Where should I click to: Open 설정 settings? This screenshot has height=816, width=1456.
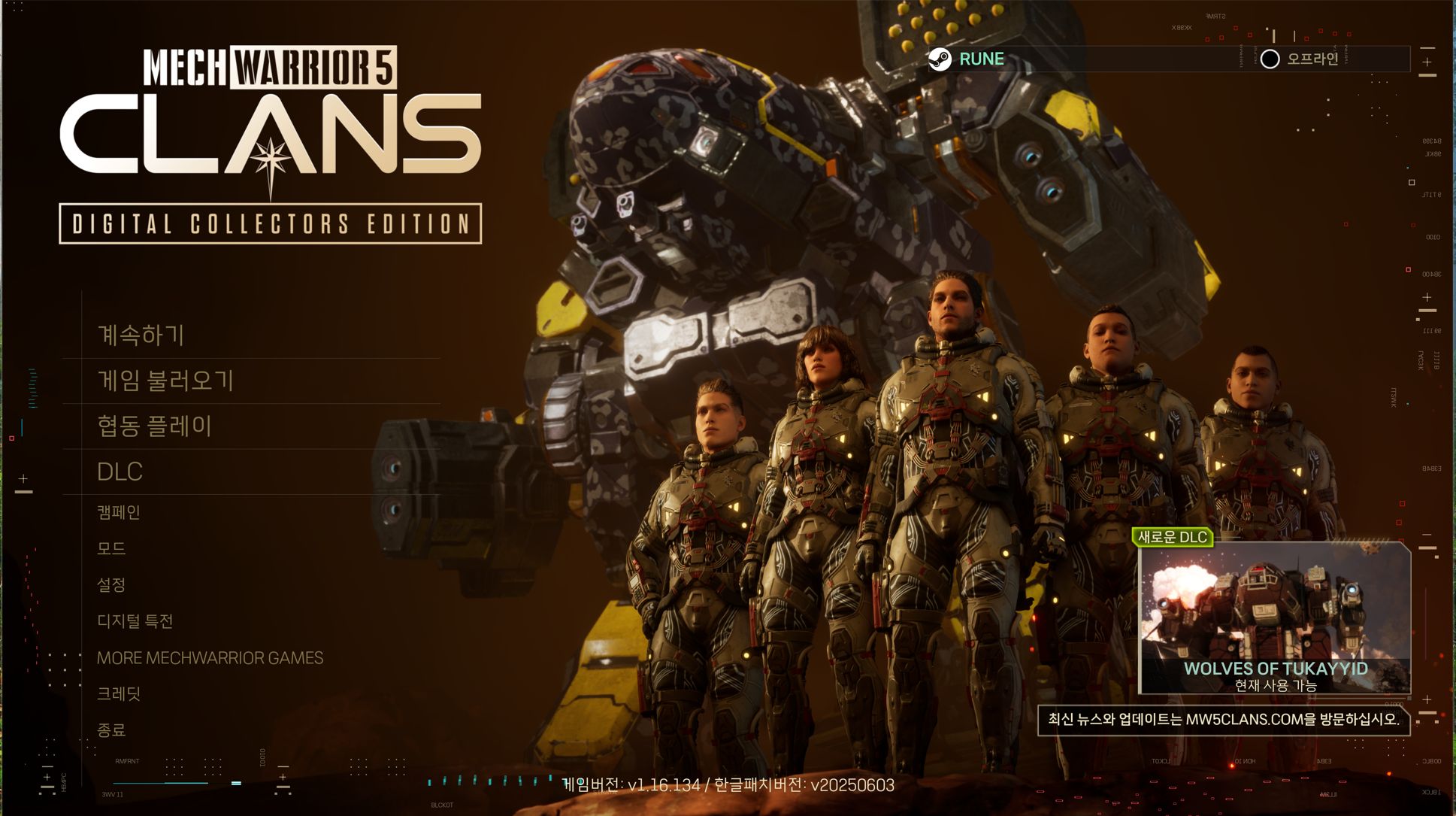(x=111, y=584)
